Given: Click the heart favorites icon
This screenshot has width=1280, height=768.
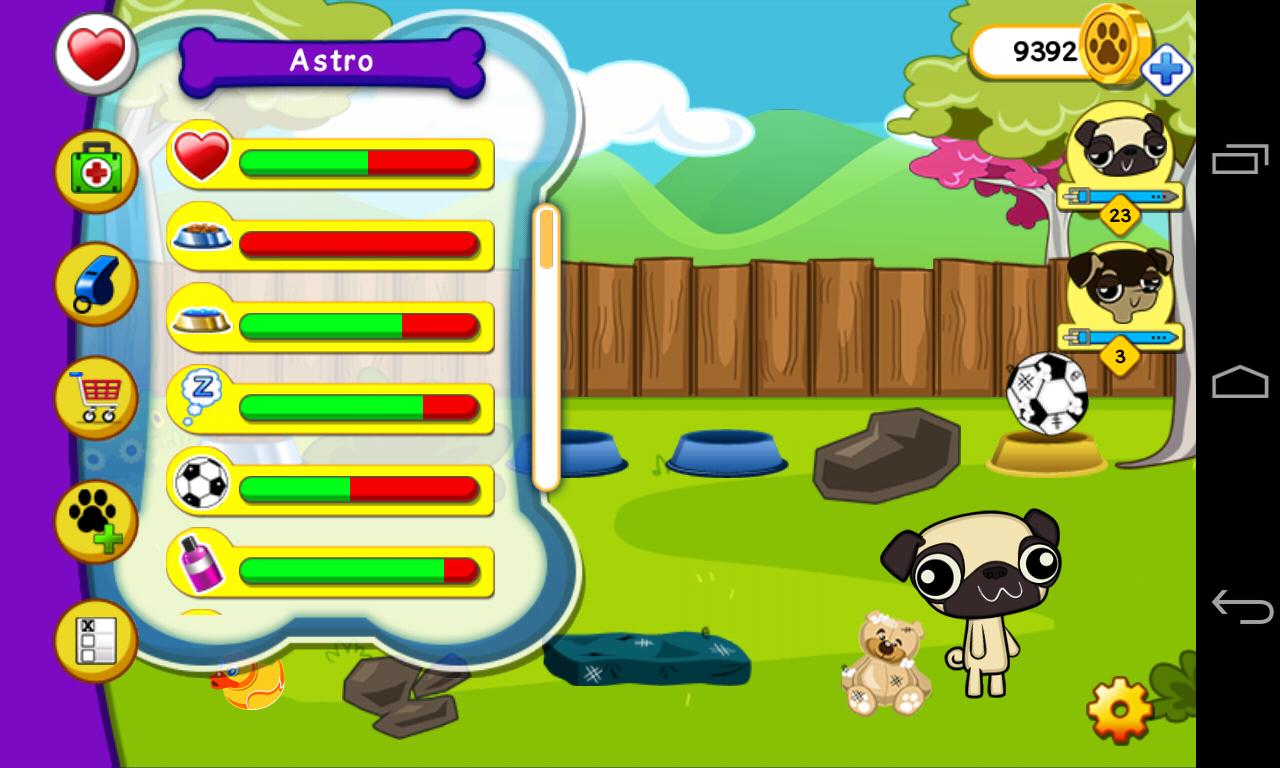Looking at the screenshot, I should [x=95, y=52].
